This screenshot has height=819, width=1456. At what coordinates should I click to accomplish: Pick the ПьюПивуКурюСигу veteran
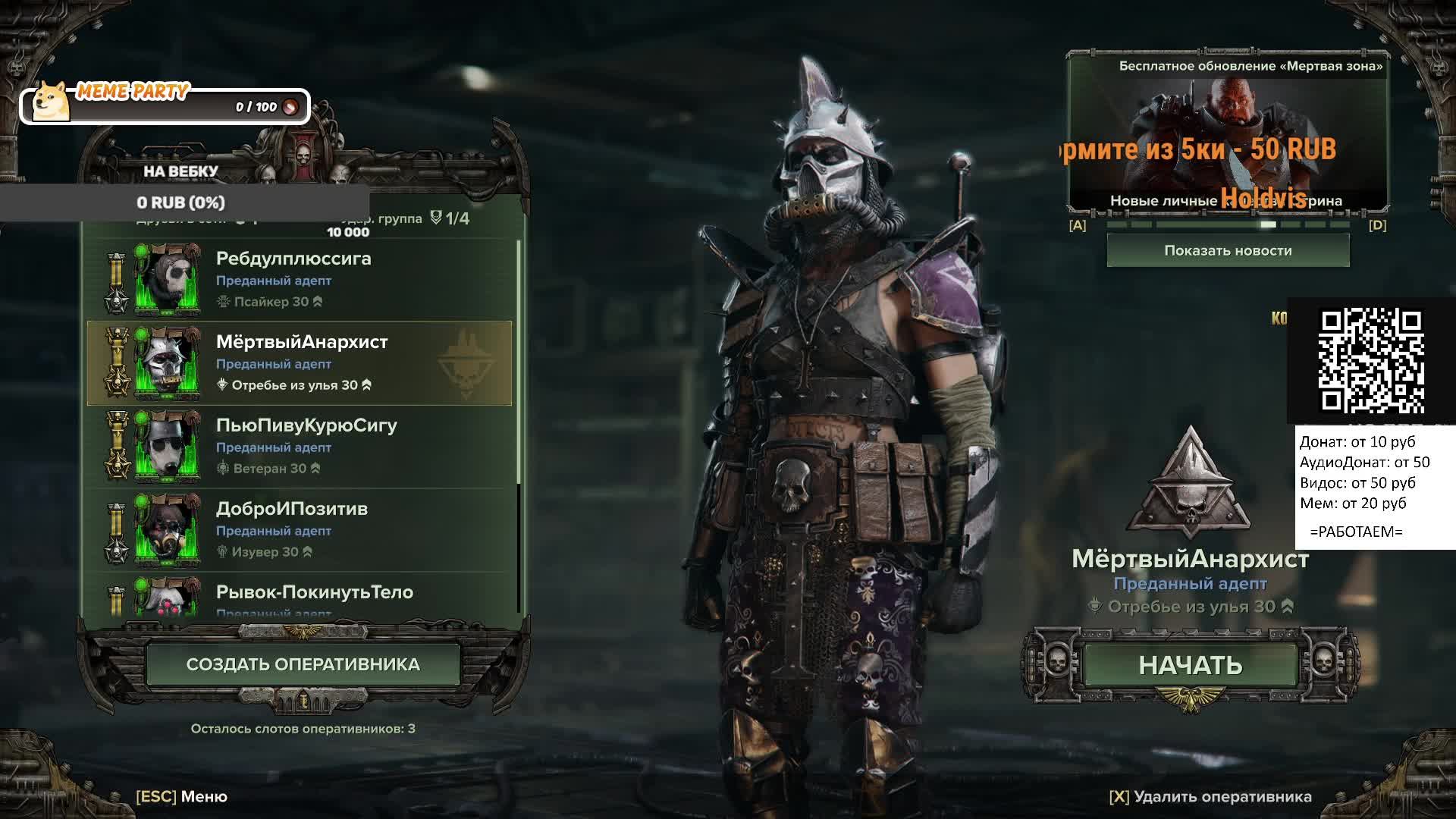click(x=300, y=446)
